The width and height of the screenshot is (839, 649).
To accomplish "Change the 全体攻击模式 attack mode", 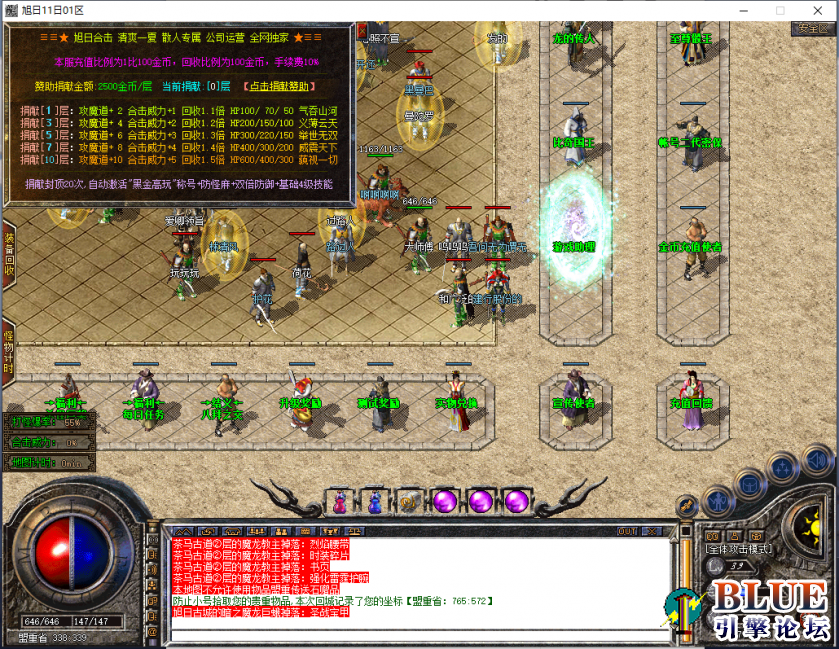I will point(740,549).
